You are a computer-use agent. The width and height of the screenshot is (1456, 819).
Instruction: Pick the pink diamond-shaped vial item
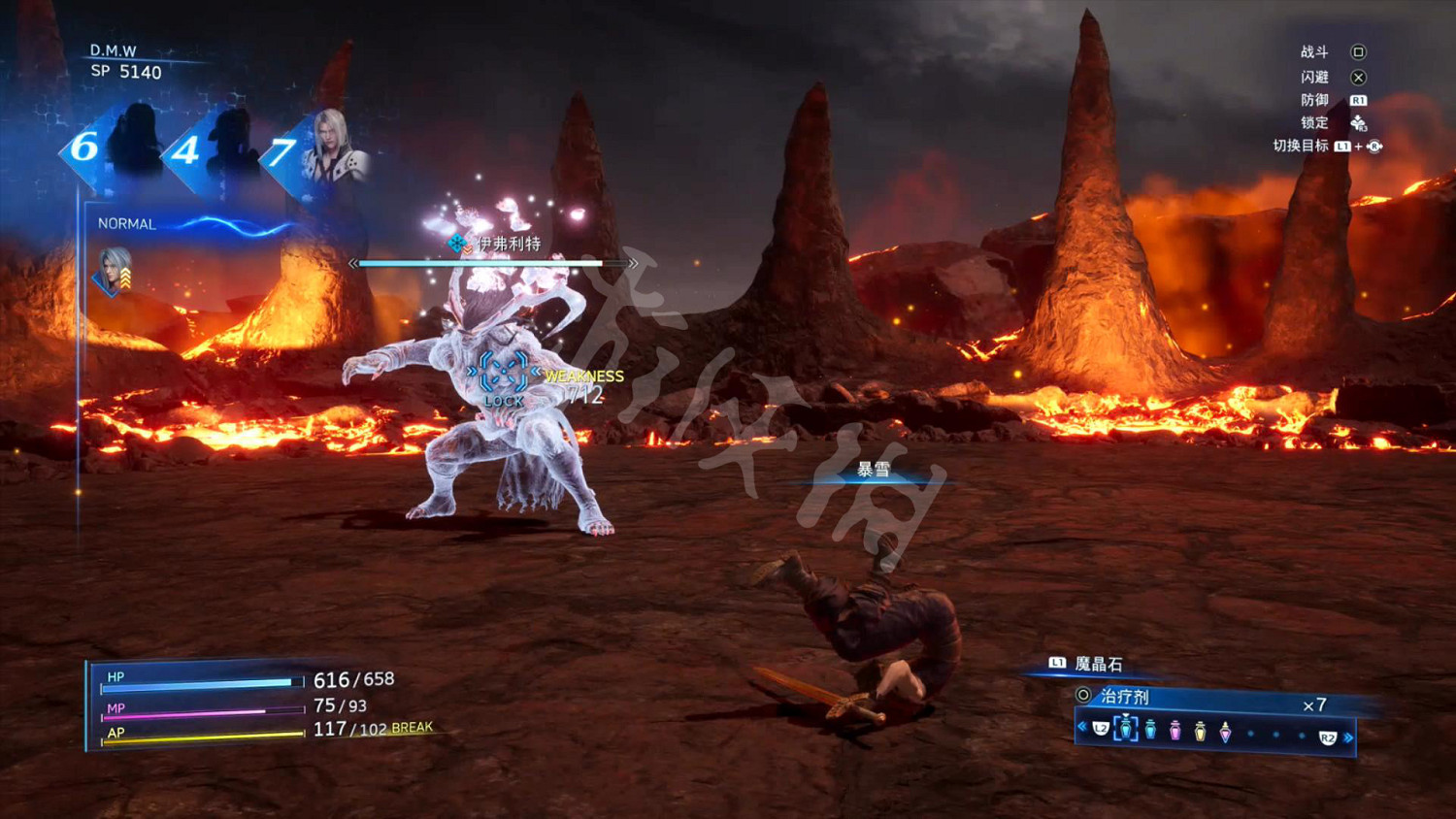(1225, 732)
